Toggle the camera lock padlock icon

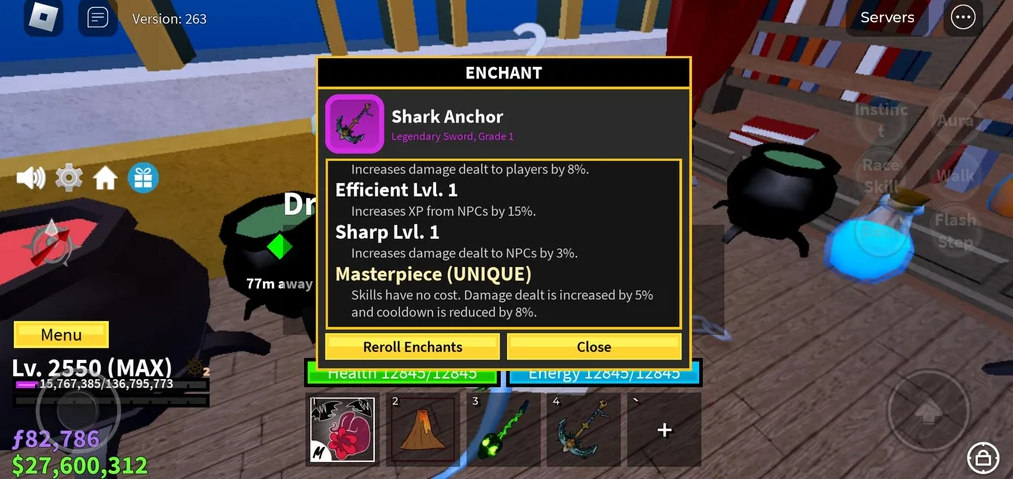[x=984, y=459]
